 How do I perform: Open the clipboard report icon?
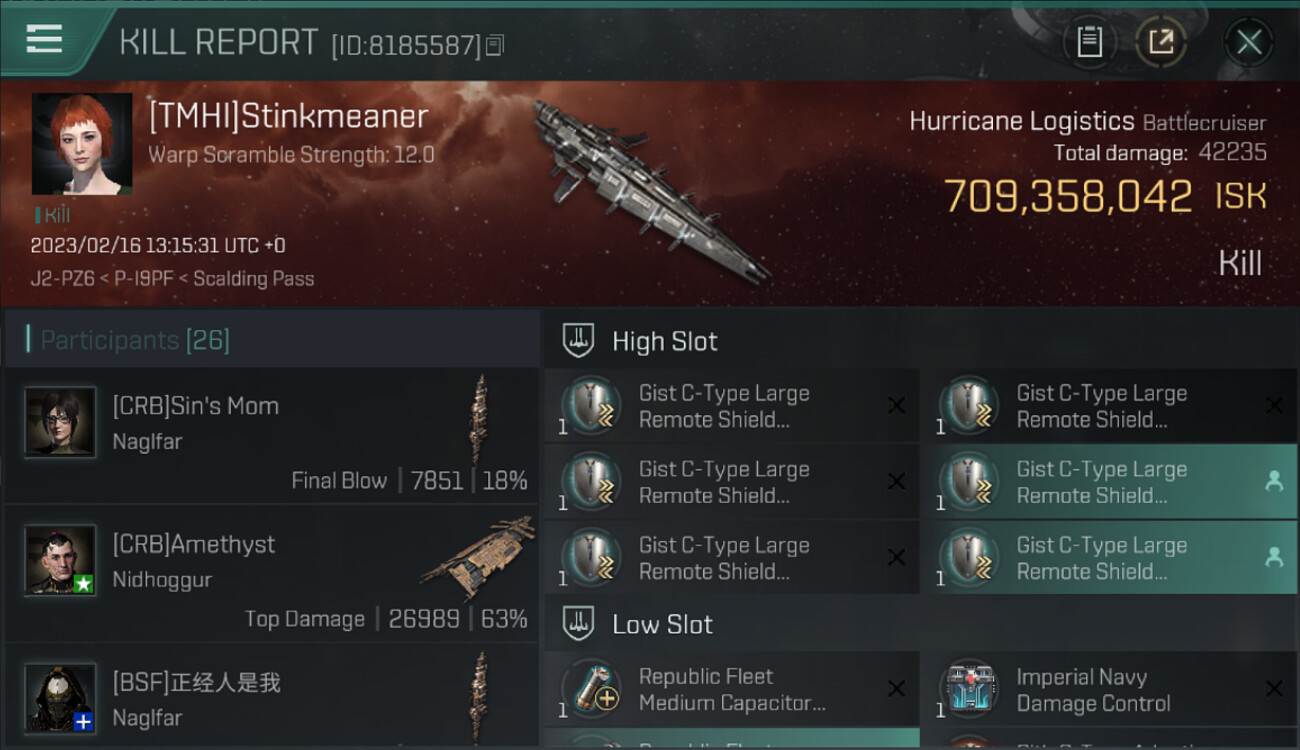click(x=1089, y=42)
